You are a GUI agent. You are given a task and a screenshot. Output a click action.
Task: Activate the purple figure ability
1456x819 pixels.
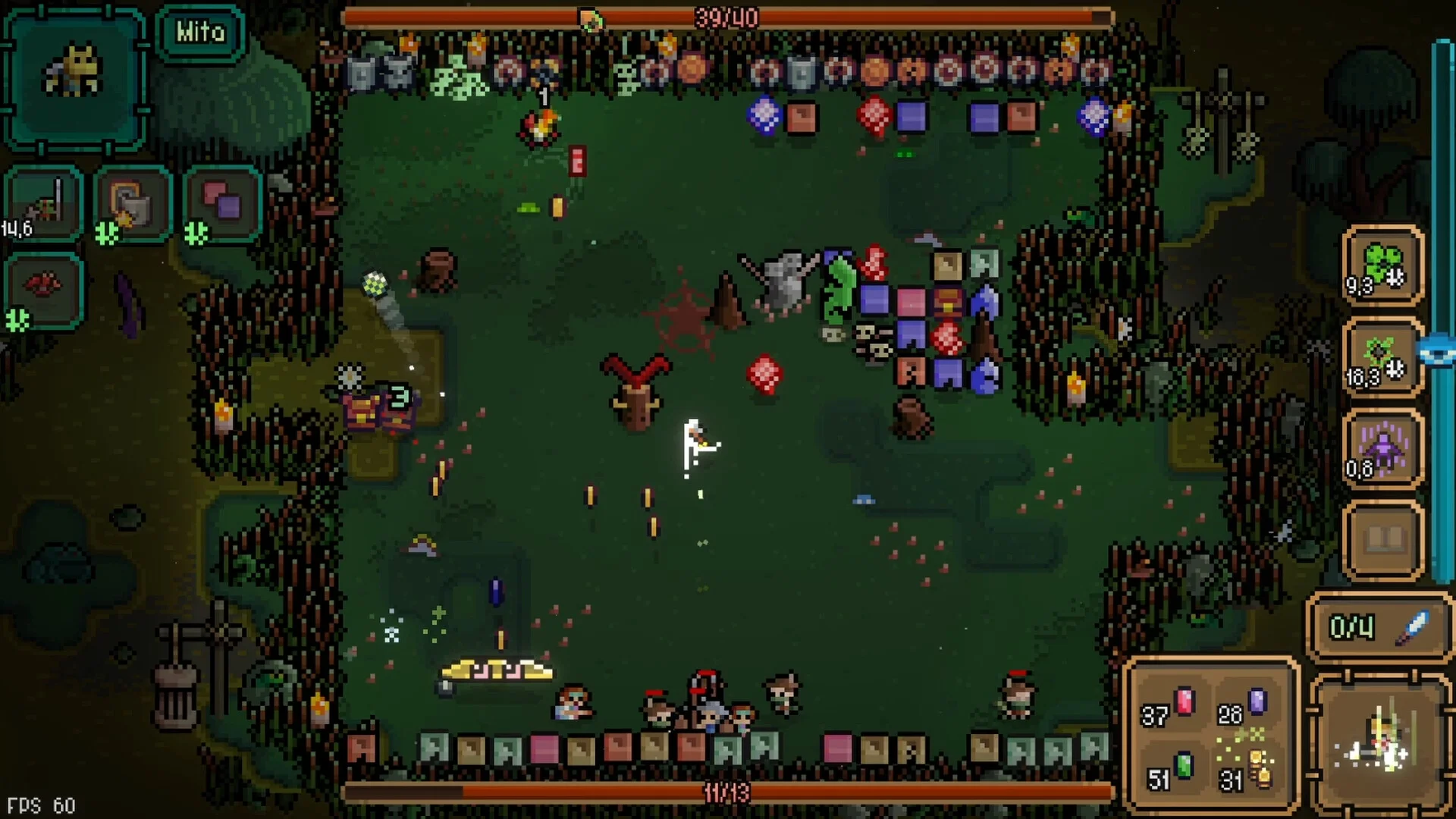click(1382, 450)
